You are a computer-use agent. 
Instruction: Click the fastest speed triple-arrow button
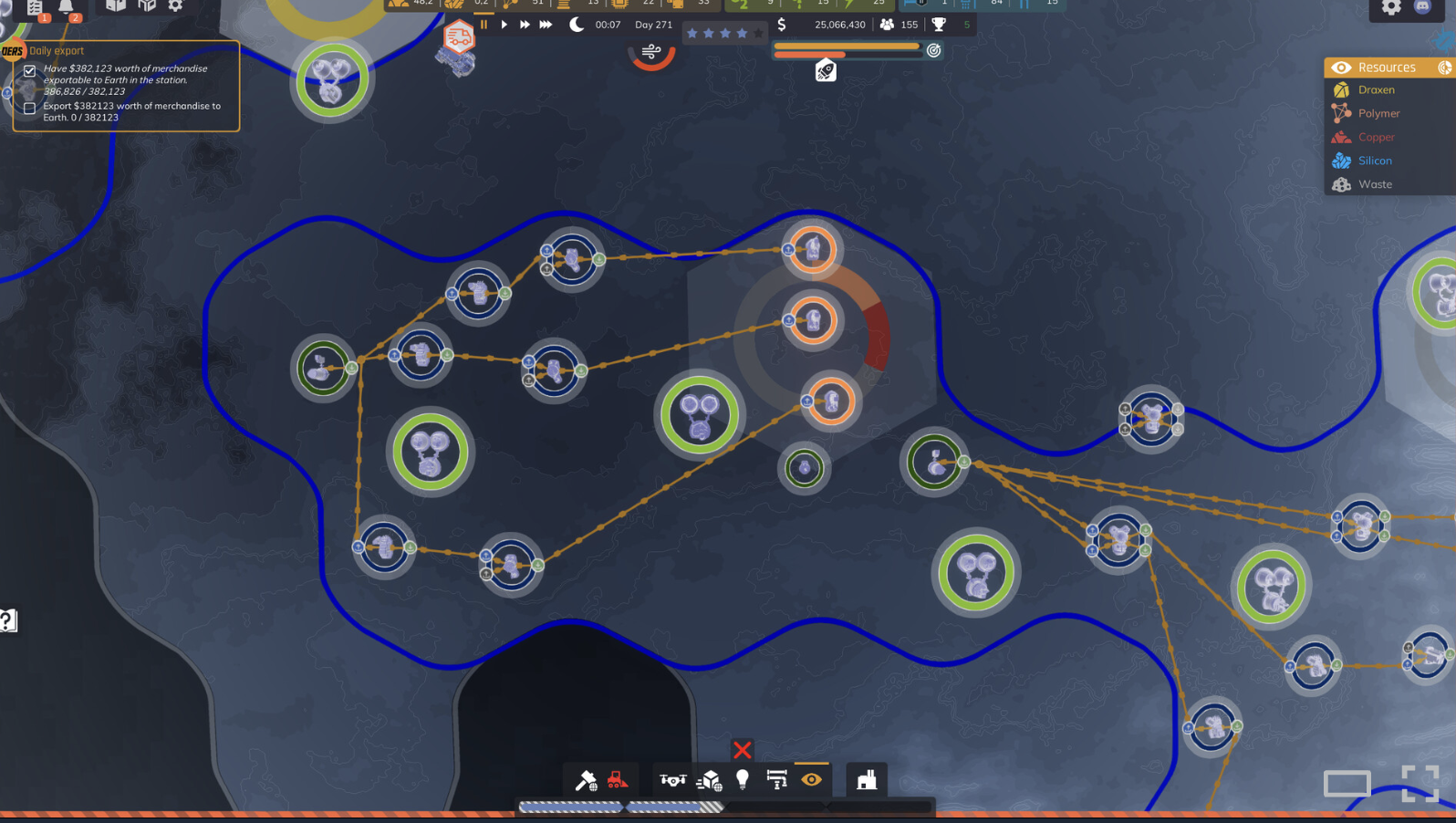pos(545,25)
